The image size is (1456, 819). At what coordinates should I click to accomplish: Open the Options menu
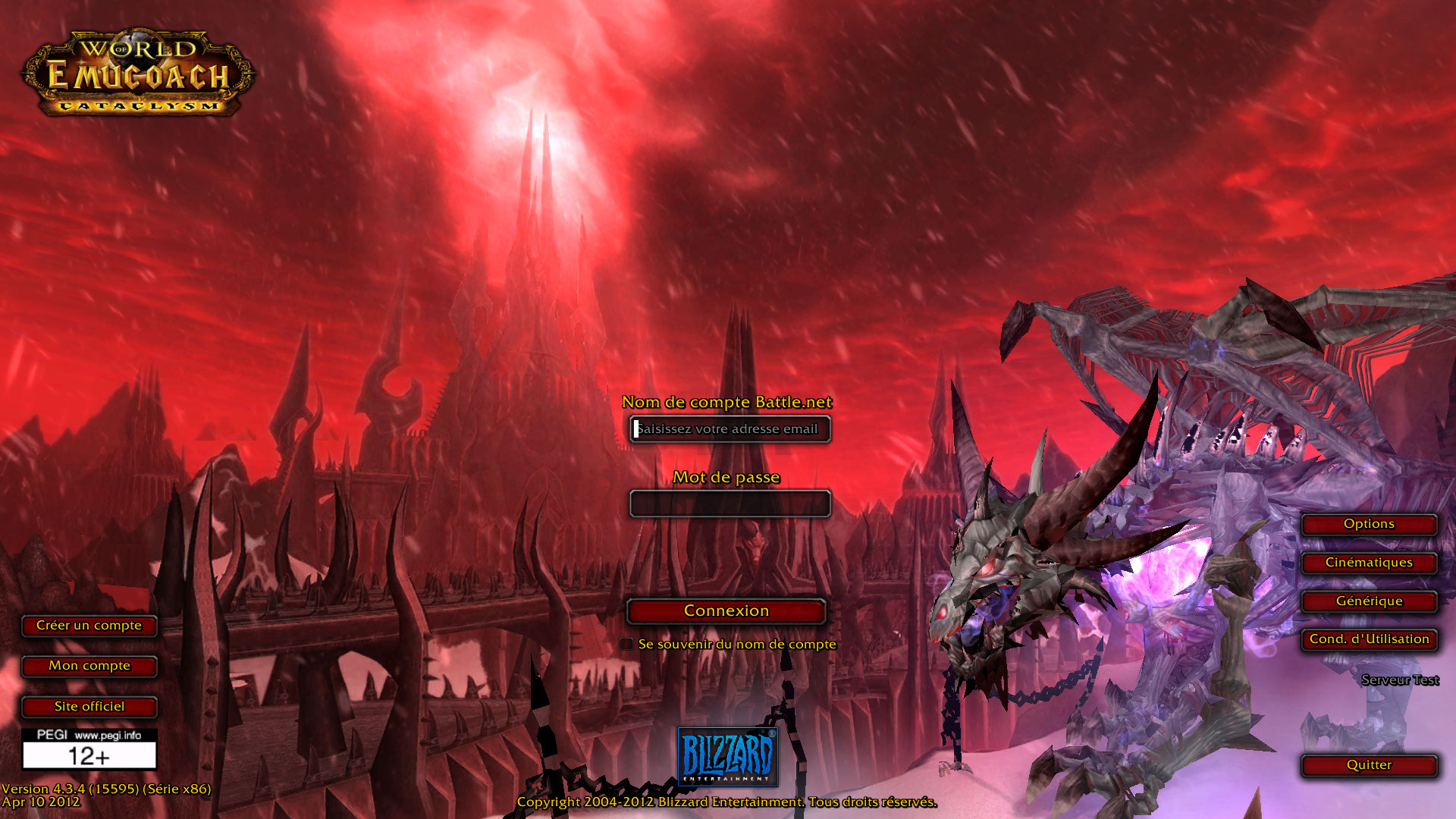tap(1369, 524)
